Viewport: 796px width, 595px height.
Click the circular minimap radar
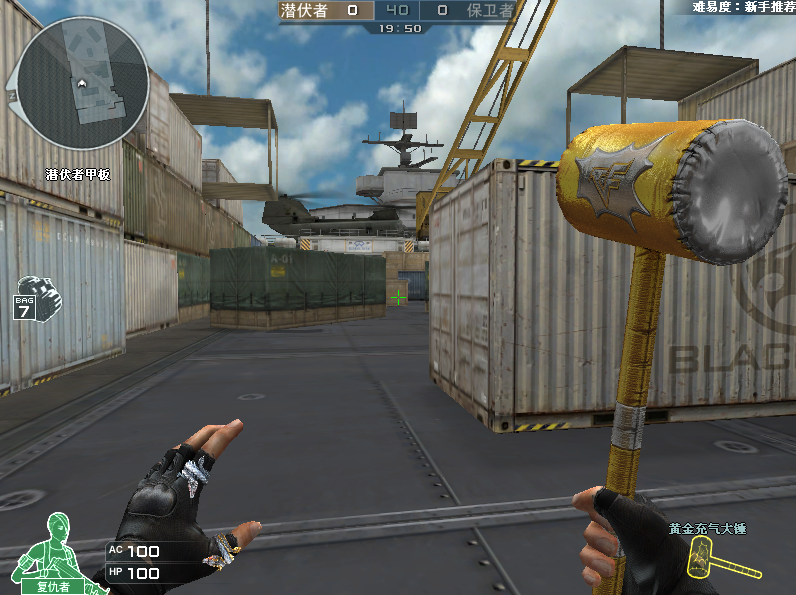(83, 82)
